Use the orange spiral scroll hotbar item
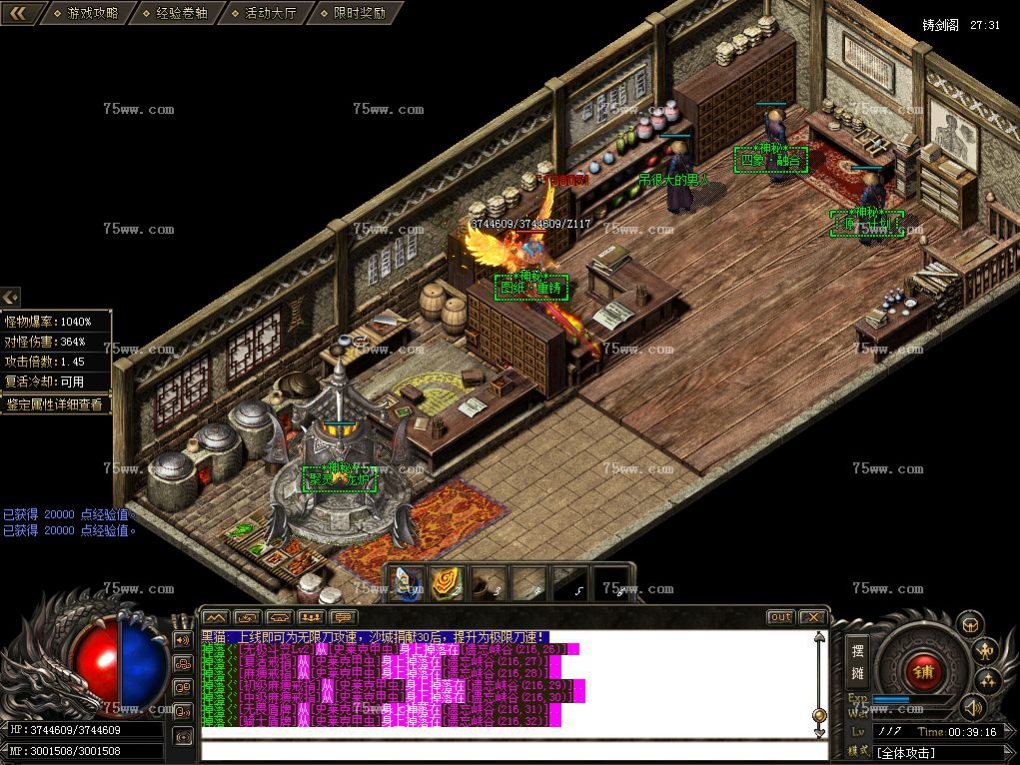 pyautogui.click(x=445, y=584)
